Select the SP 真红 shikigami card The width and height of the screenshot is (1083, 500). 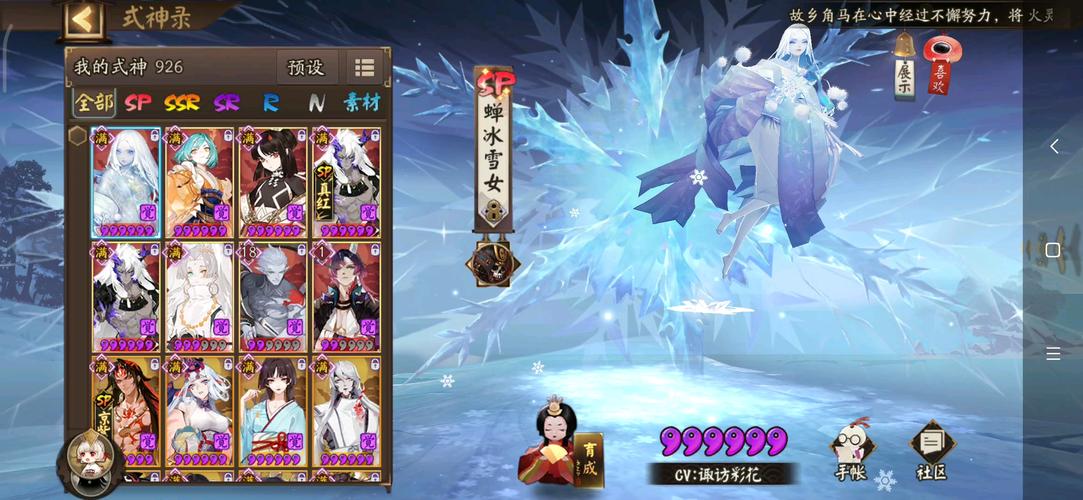click(x=346, y=182)
